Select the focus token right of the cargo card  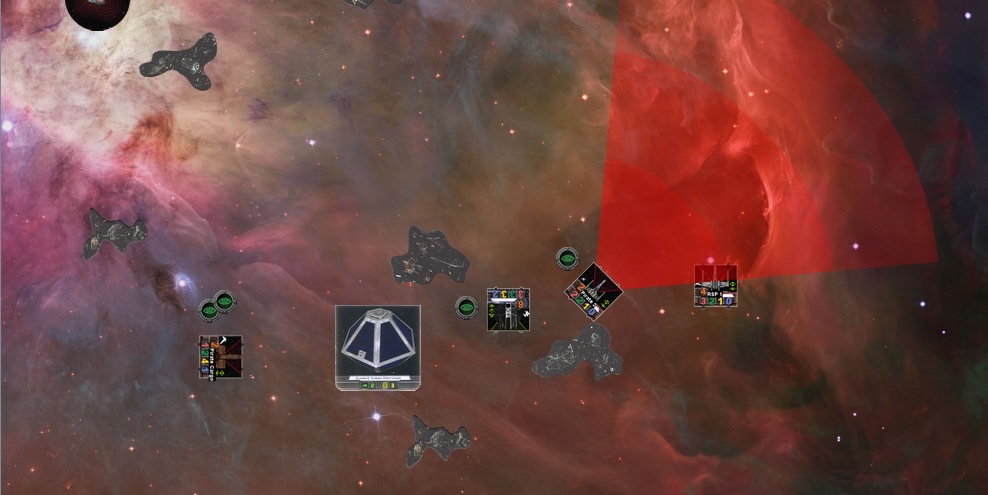[x=466, y=307]
